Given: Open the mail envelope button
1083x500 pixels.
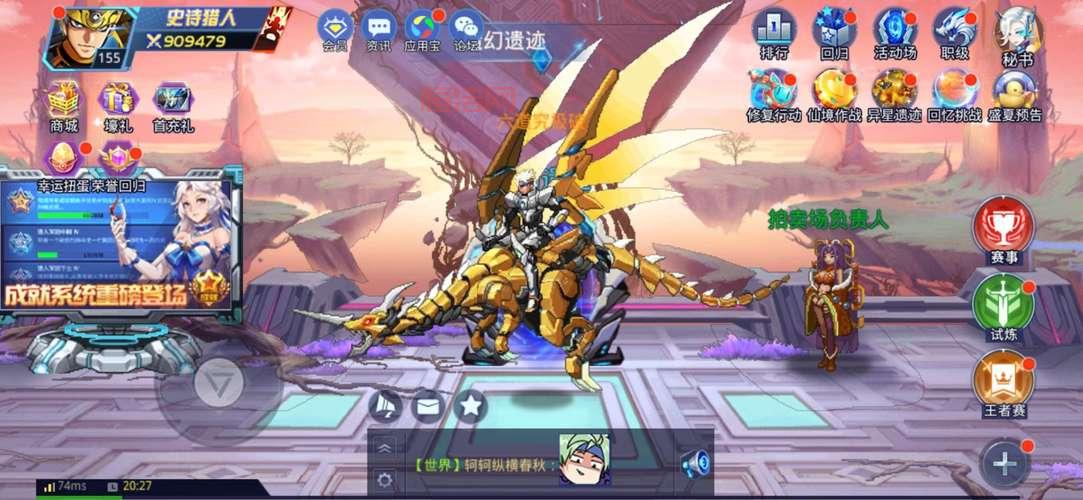Looking at the screenshot, I should pos(428,405).
